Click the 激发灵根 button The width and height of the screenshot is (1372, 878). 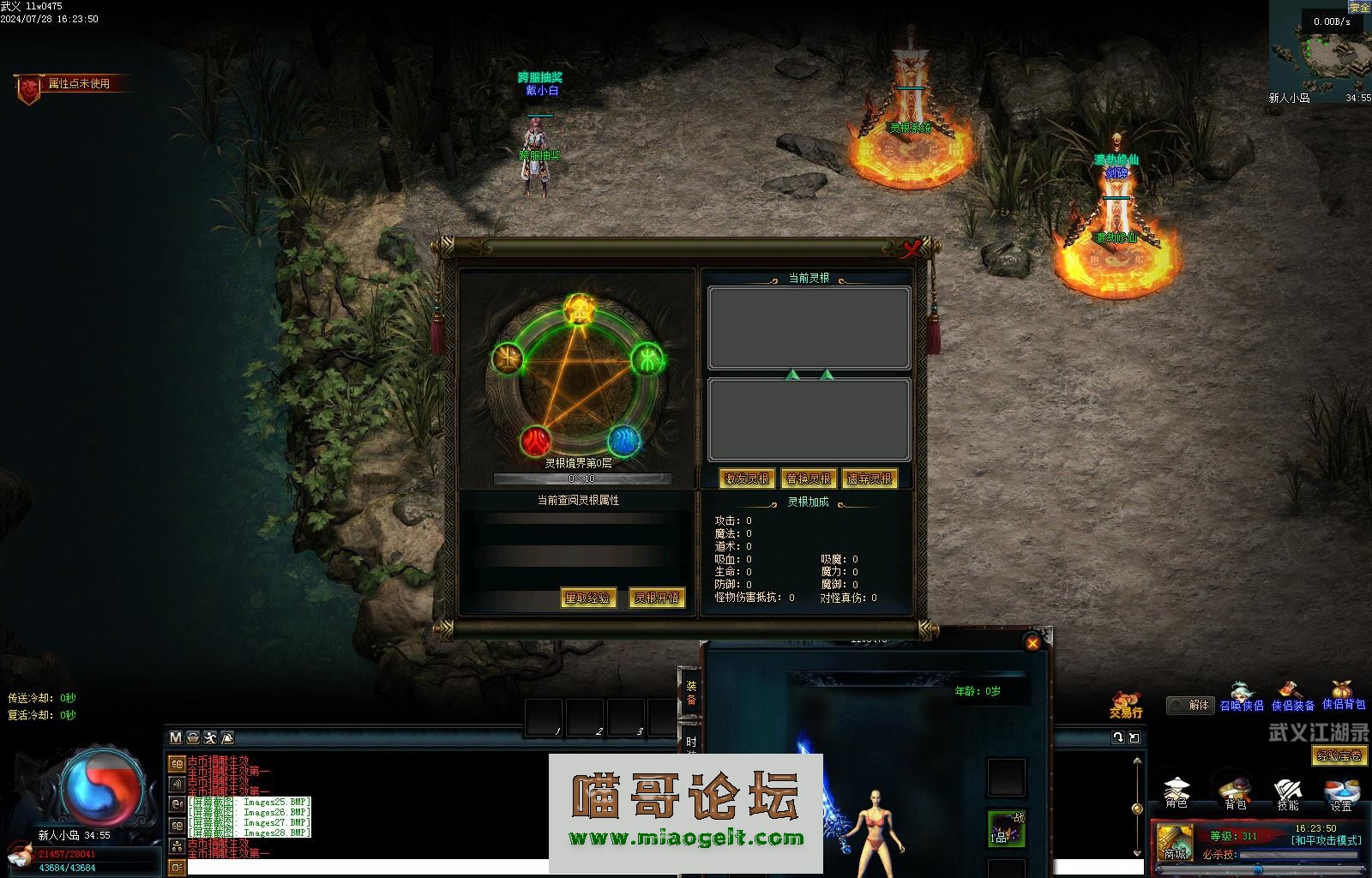[747, 478]
